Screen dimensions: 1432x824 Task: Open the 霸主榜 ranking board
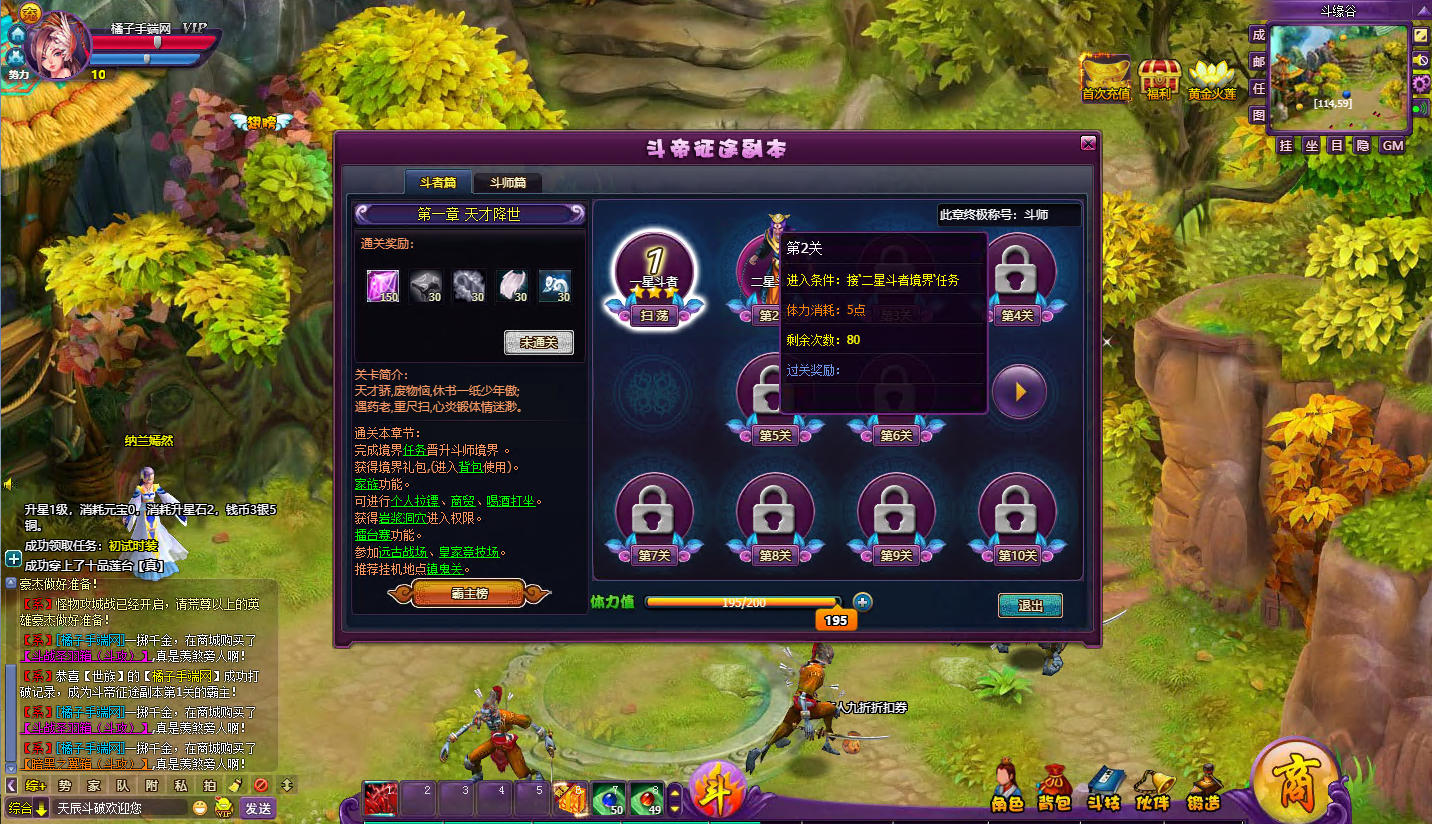click(x=469, y=593)
